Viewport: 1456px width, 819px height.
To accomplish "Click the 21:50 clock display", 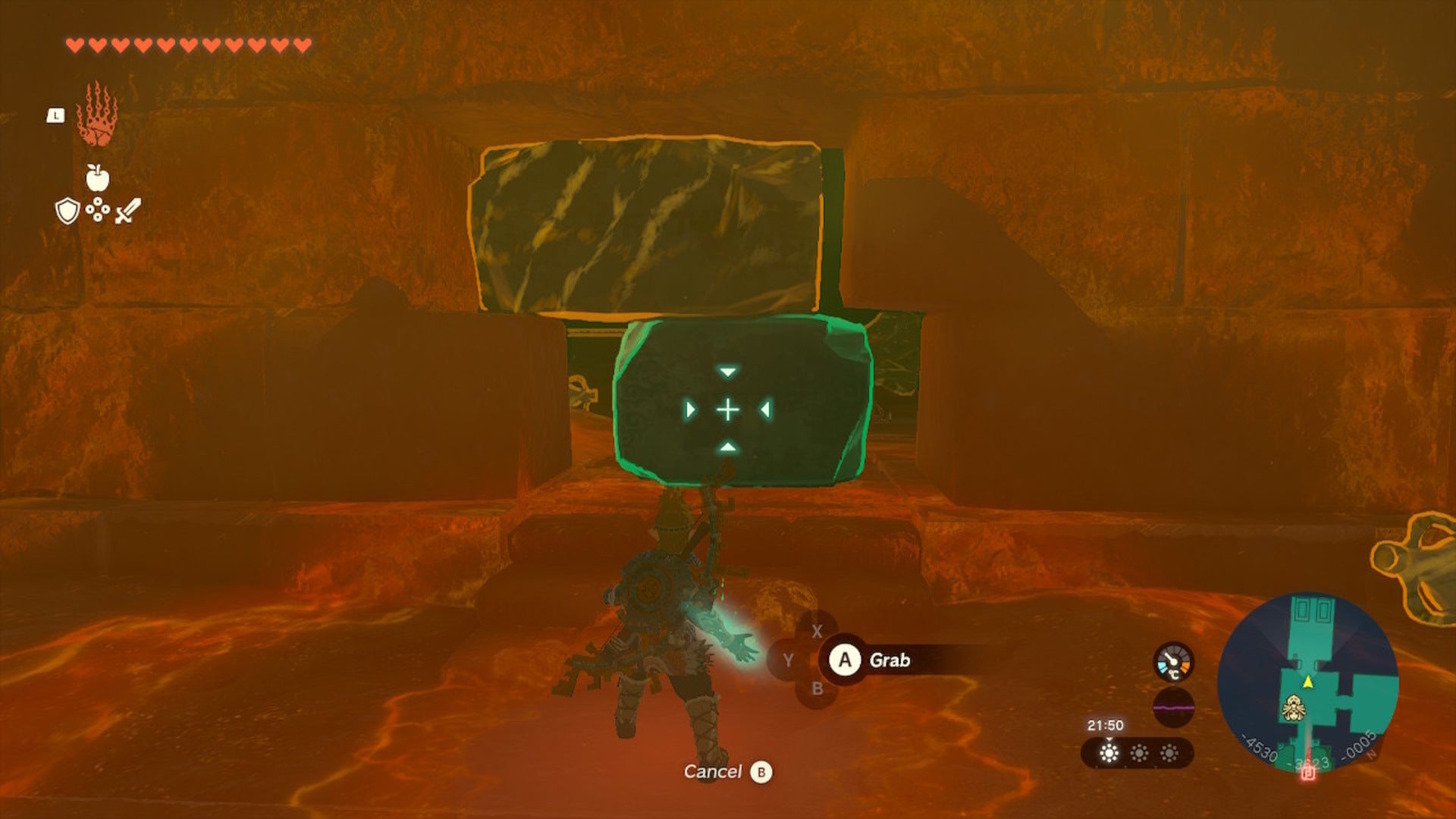I will (x=1106, y=725).
